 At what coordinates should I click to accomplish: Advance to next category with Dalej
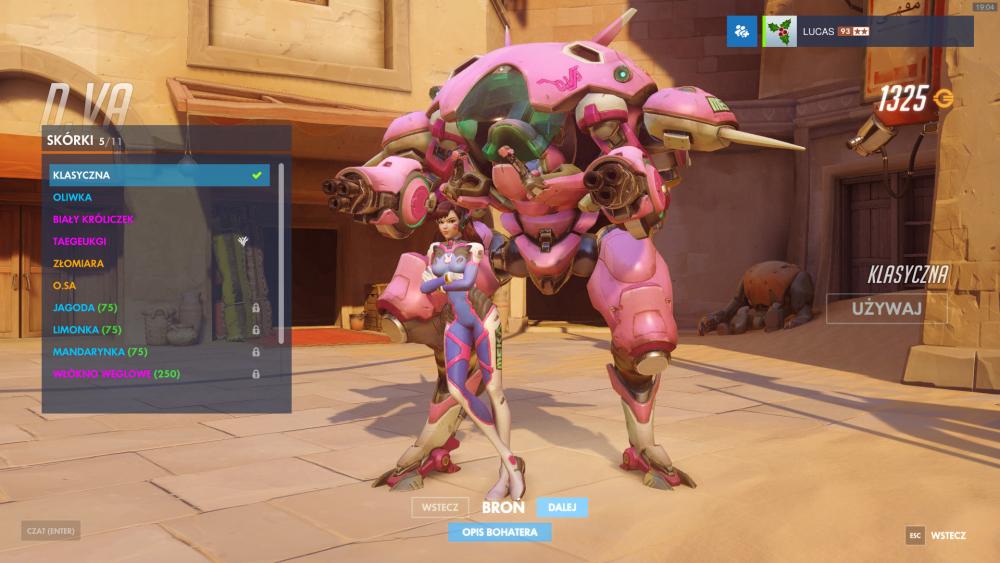tap(562, 508)
